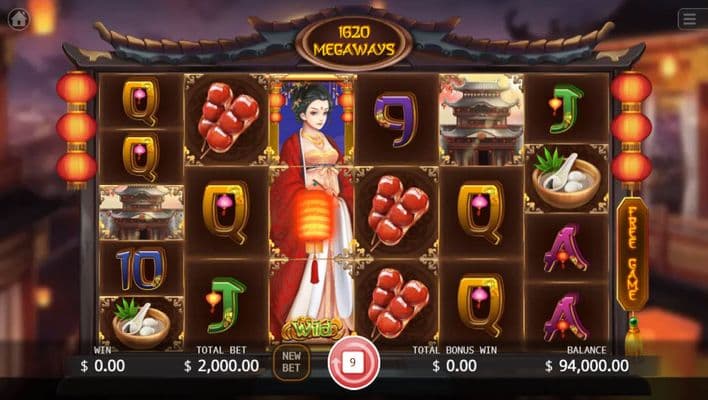Click the red spin button
708x400 pixels.
coord(353,361)
